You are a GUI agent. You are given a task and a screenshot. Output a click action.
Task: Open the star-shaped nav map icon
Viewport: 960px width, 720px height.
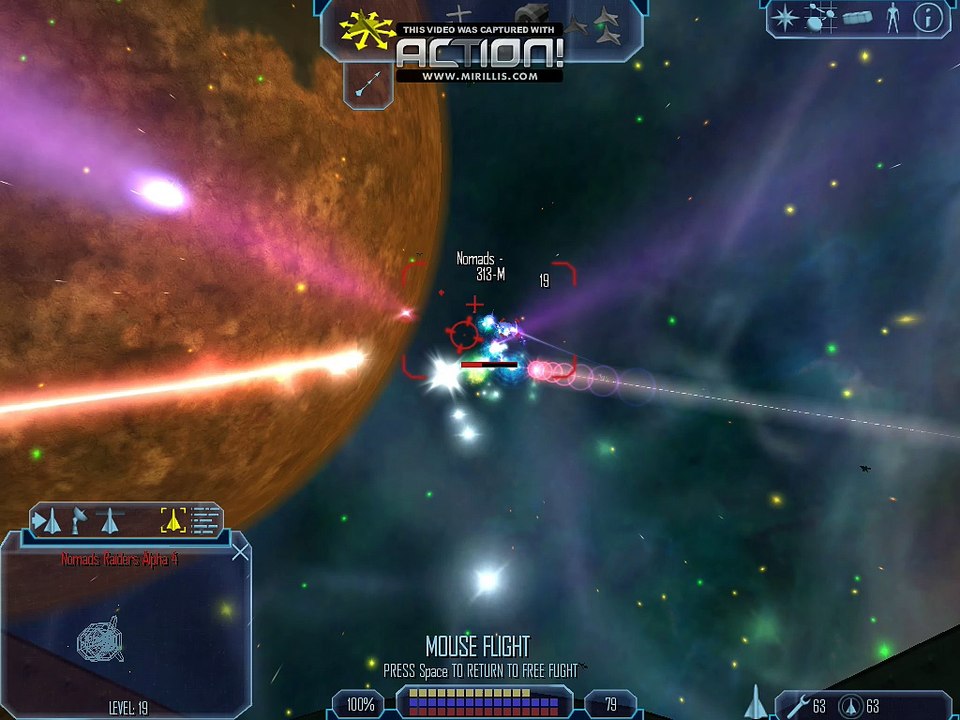[x=787, y=18]
